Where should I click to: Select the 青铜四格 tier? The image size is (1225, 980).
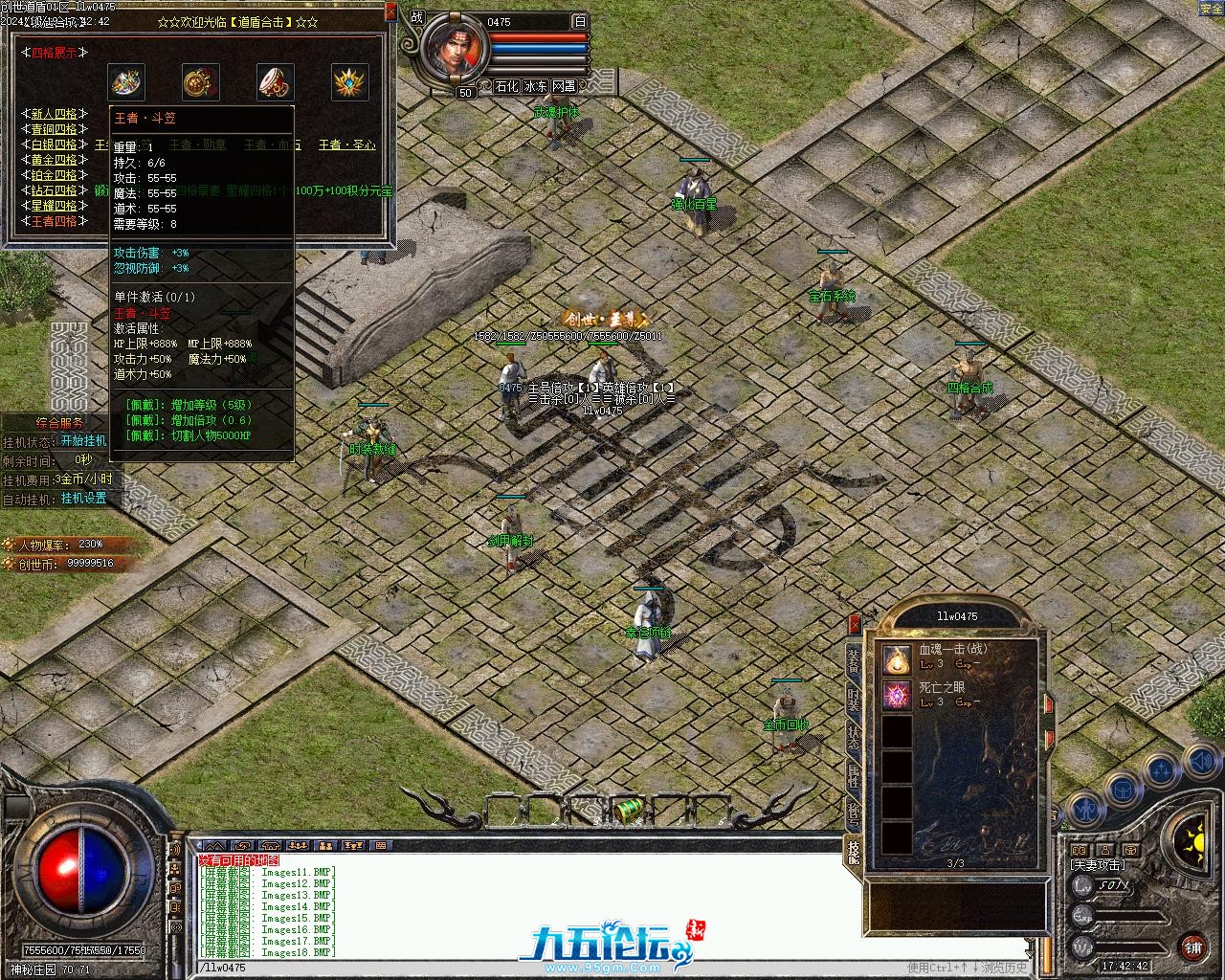pos(54,129)
